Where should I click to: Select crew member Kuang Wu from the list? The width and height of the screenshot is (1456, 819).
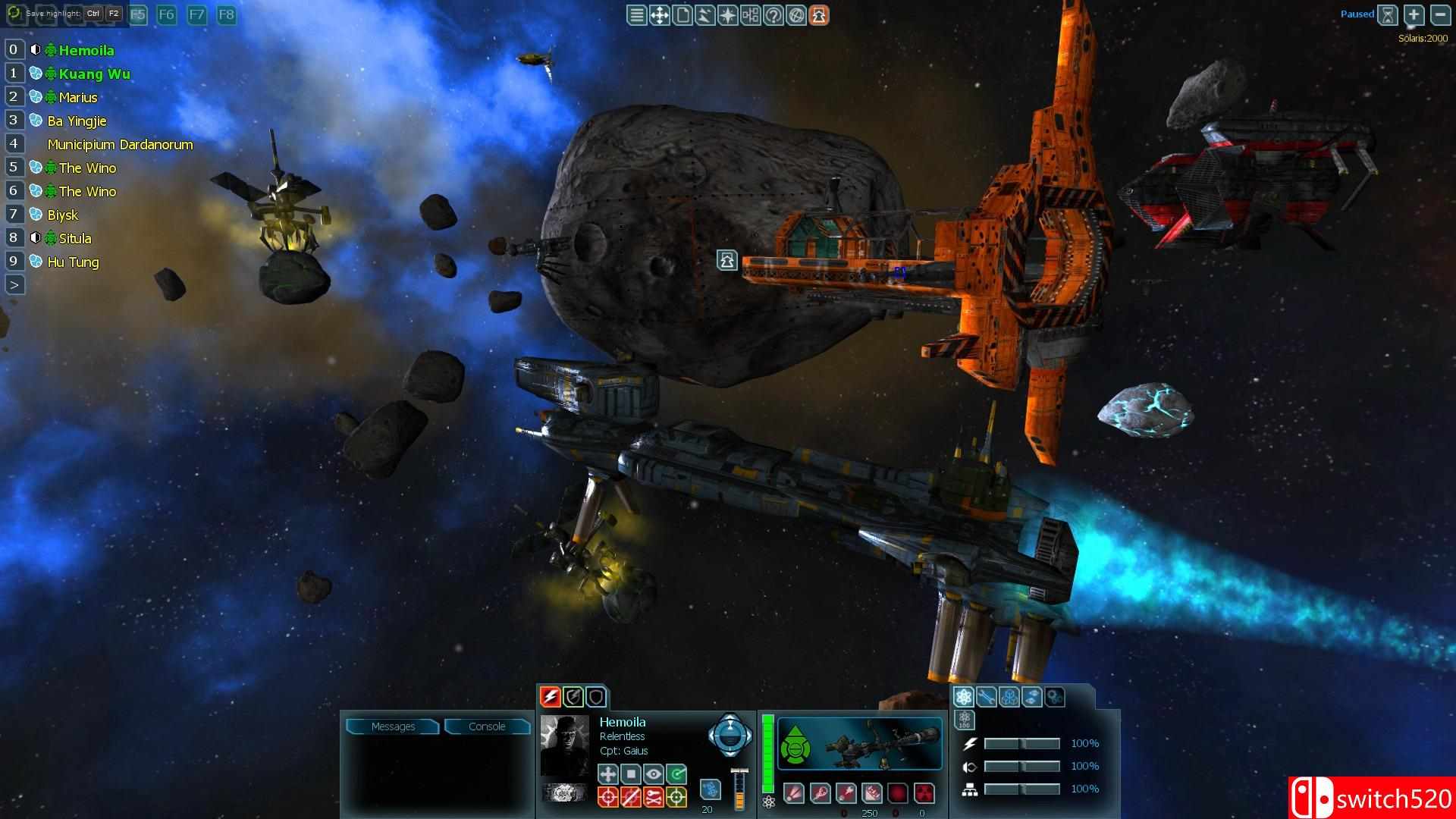click(94, 74)
